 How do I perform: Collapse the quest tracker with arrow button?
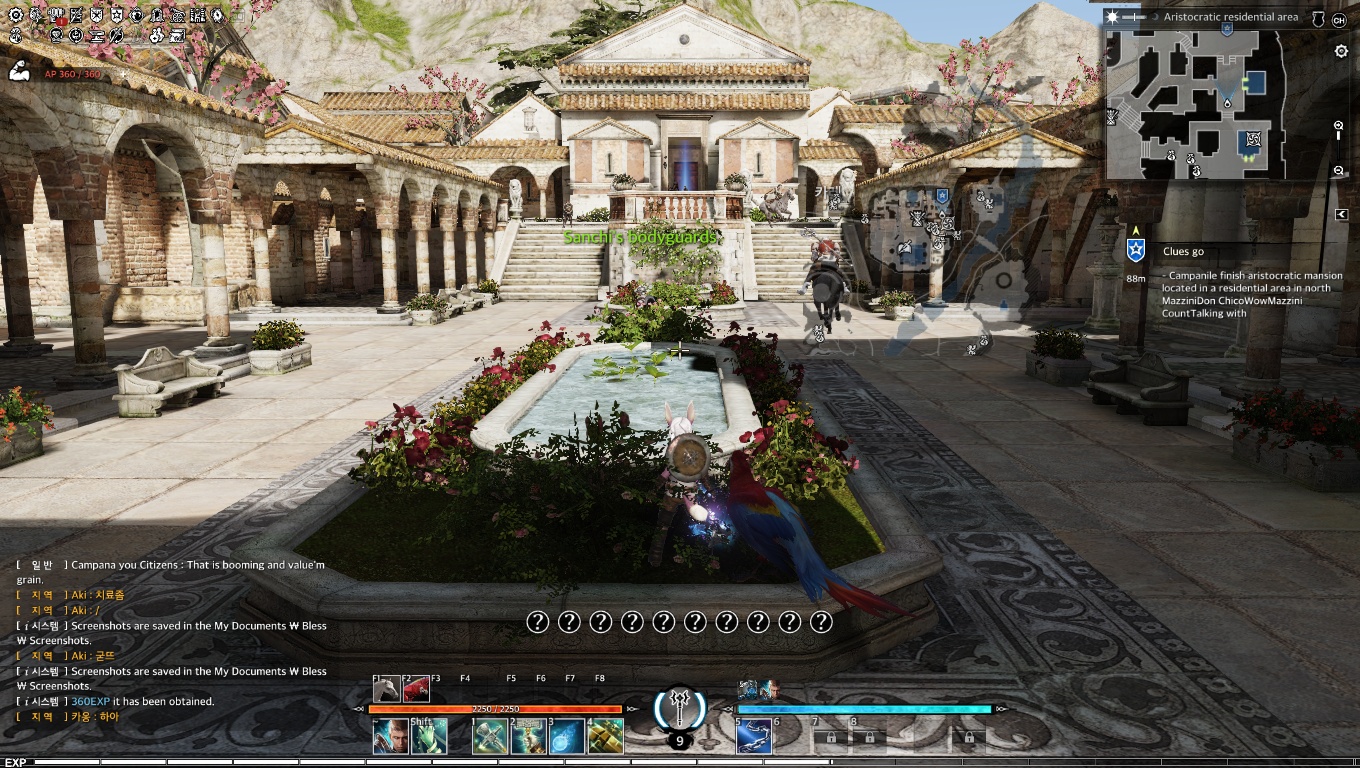(1341, 214)
